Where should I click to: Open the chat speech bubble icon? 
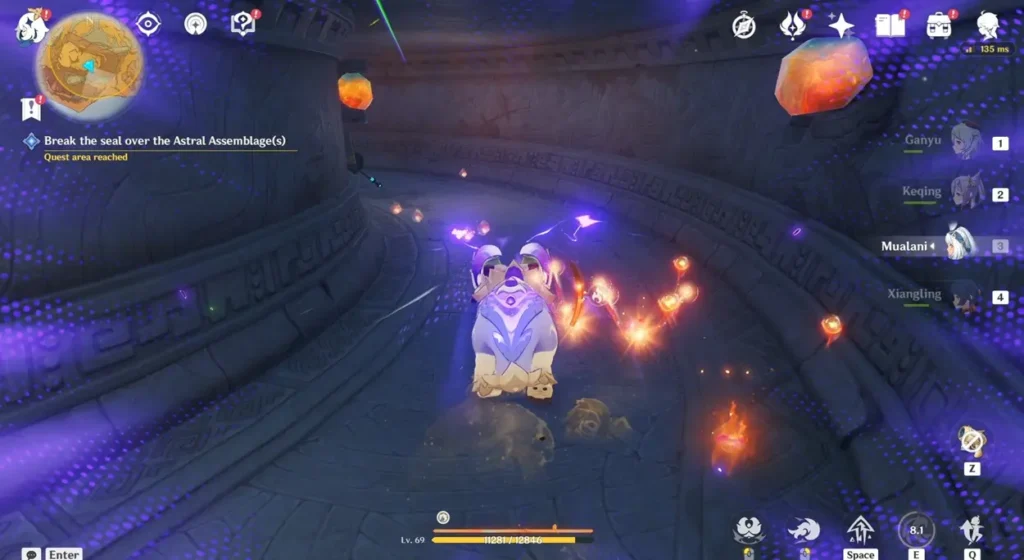(32, 553)
